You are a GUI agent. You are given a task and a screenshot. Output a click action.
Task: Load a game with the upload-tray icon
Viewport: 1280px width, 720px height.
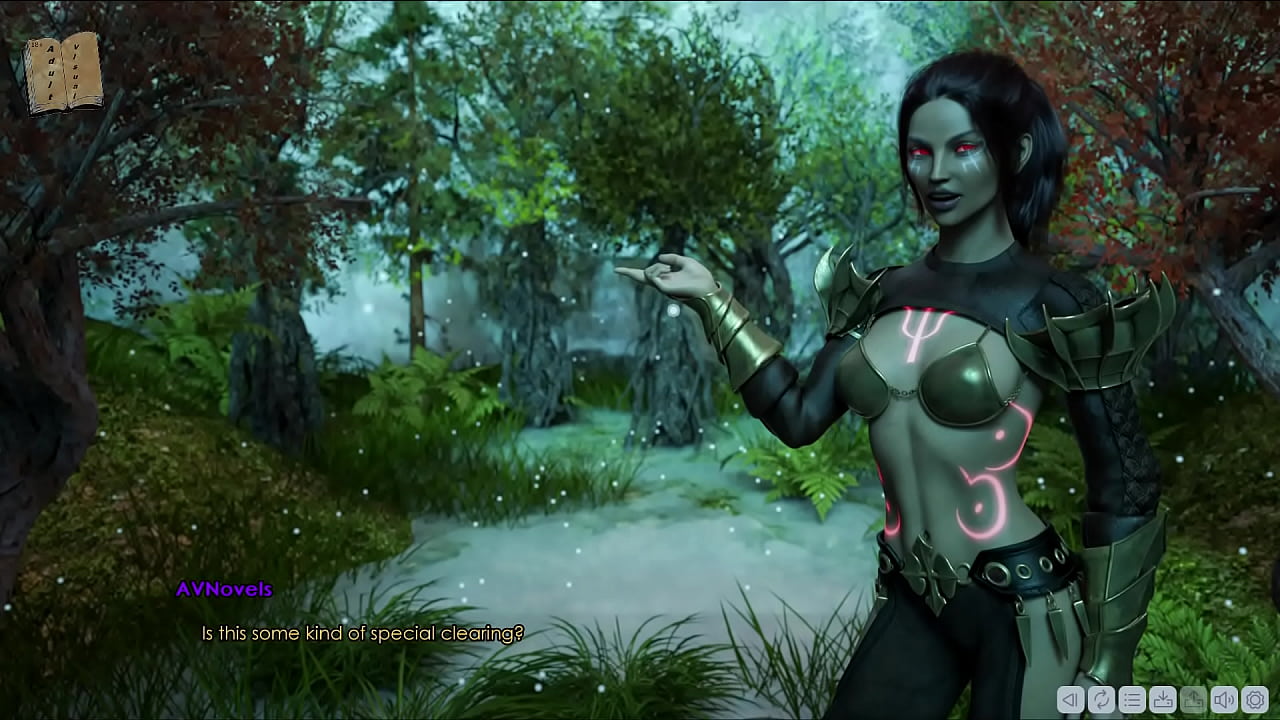click(x=1194, y=700)
